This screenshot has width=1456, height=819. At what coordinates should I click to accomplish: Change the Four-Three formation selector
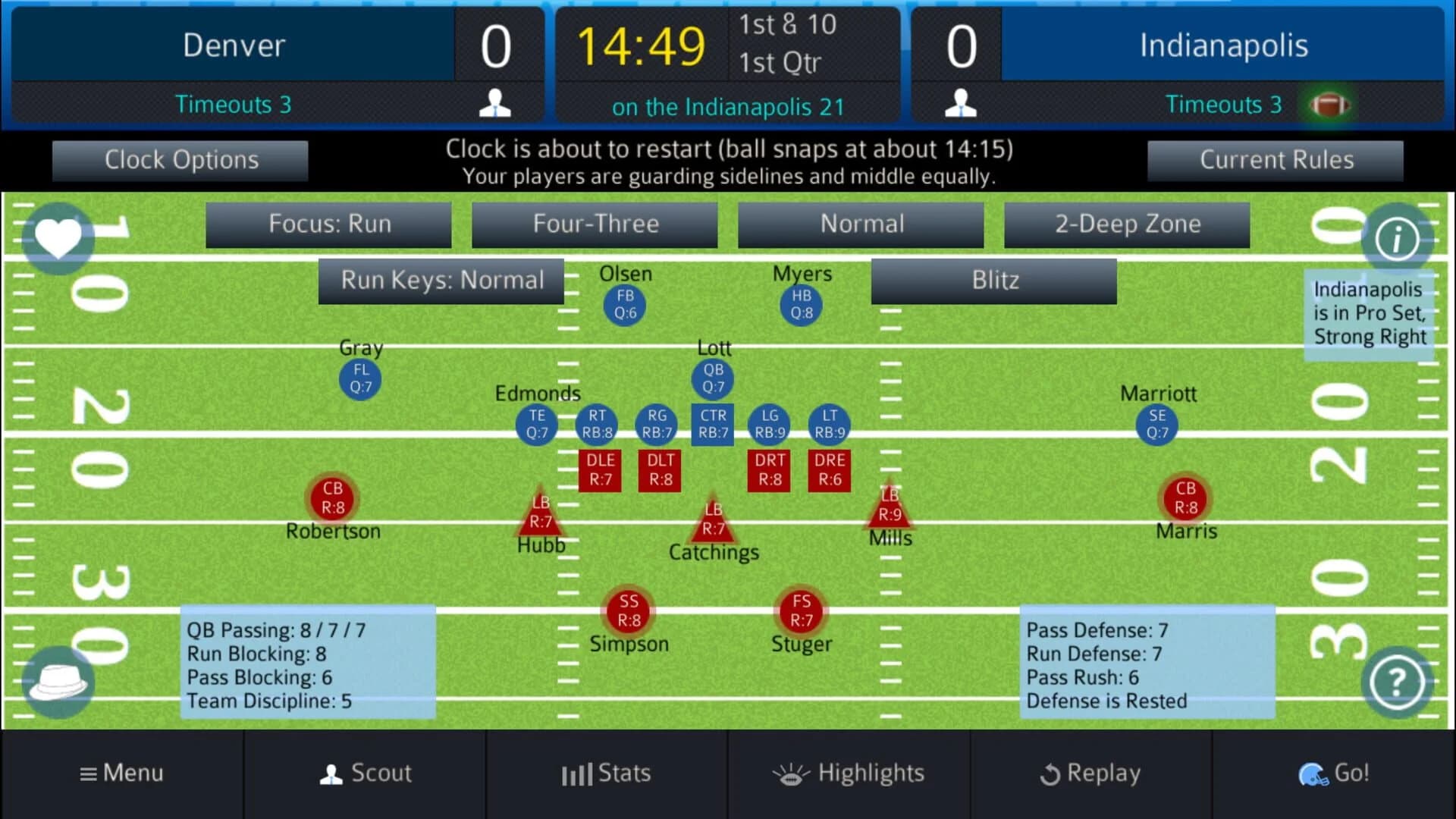tap(595, 224)
